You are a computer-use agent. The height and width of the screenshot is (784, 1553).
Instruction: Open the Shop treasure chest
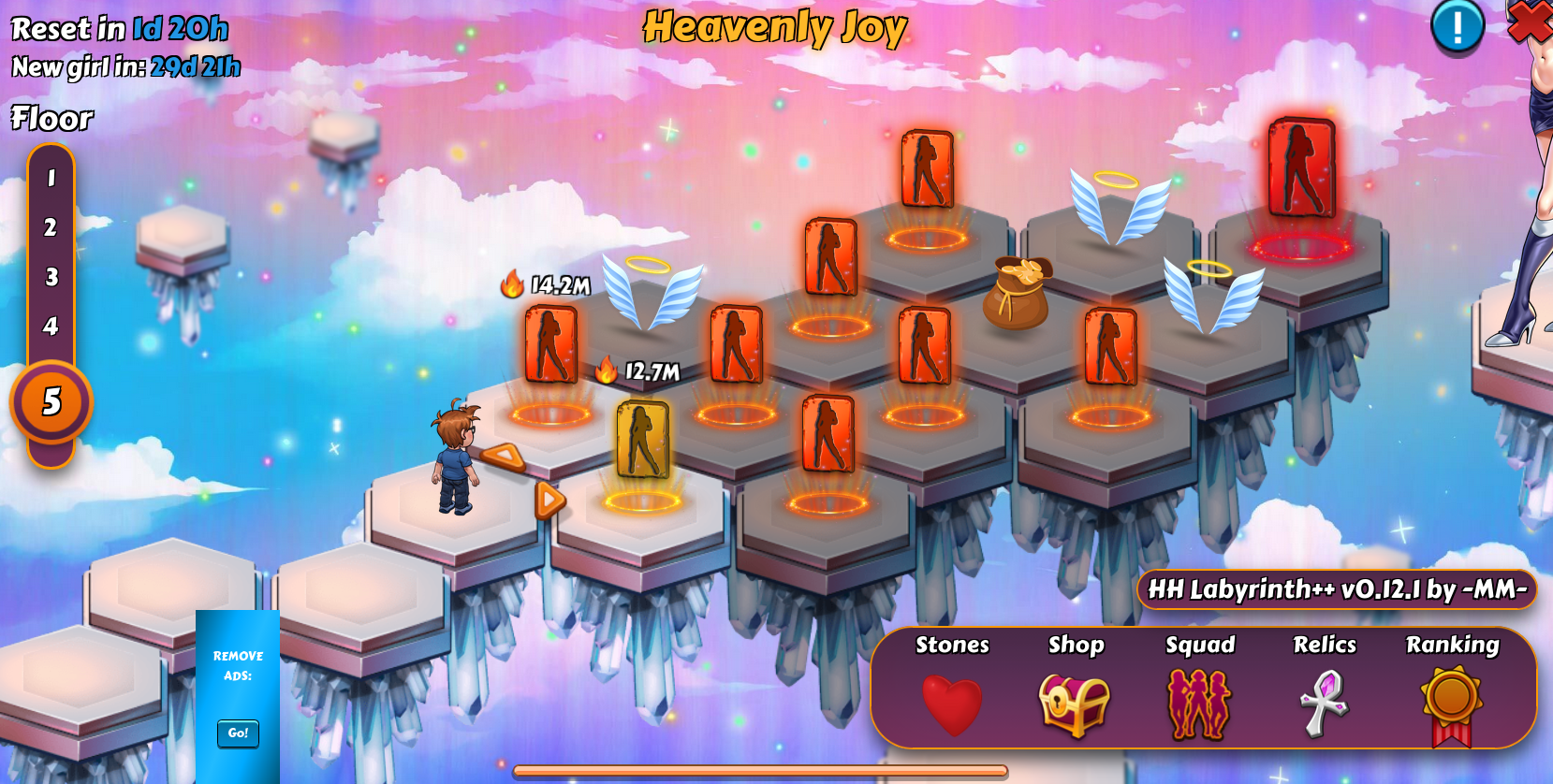pyautogui.click(x=1075, y=704)
